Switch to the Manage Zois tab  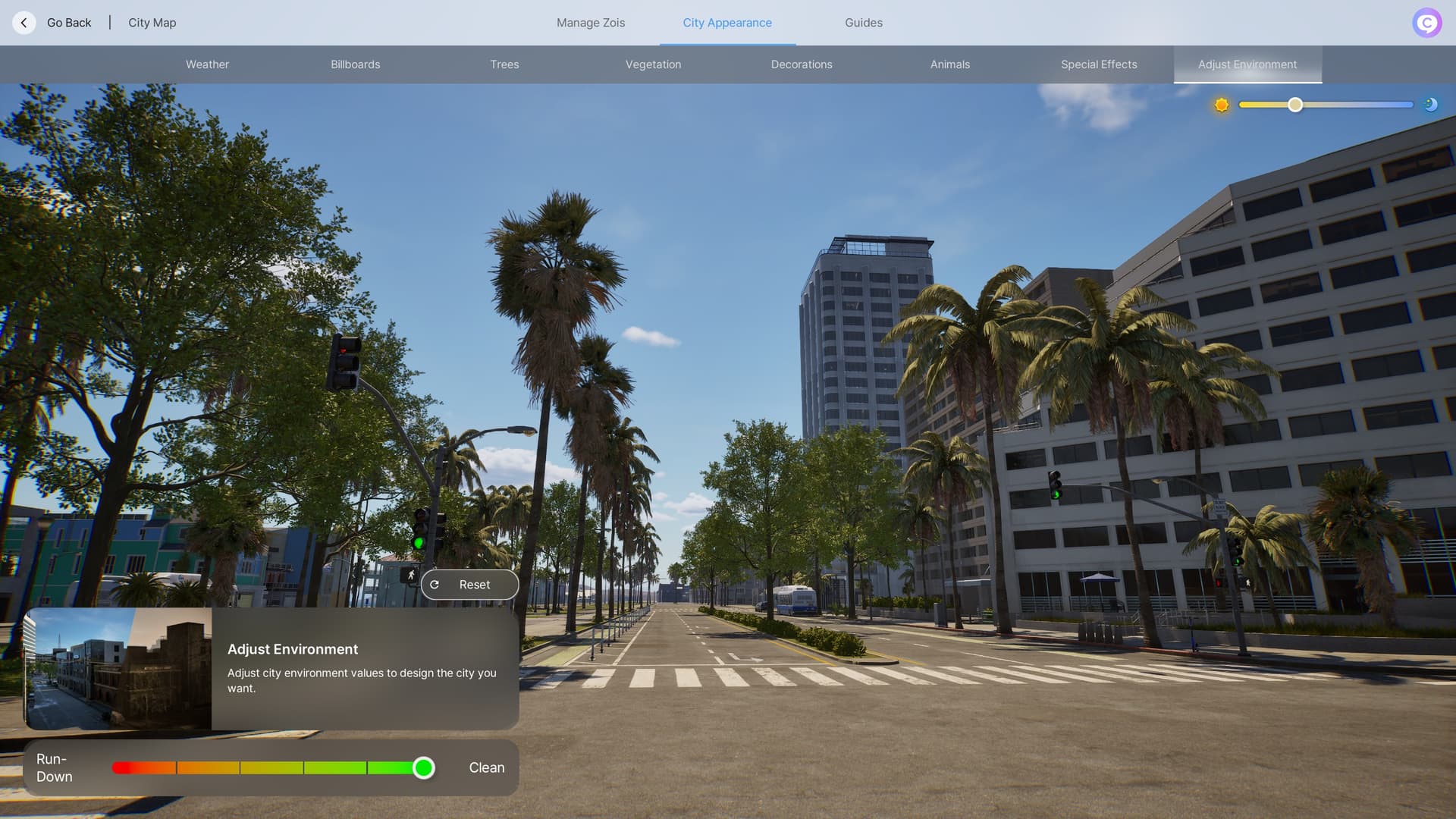591,23
